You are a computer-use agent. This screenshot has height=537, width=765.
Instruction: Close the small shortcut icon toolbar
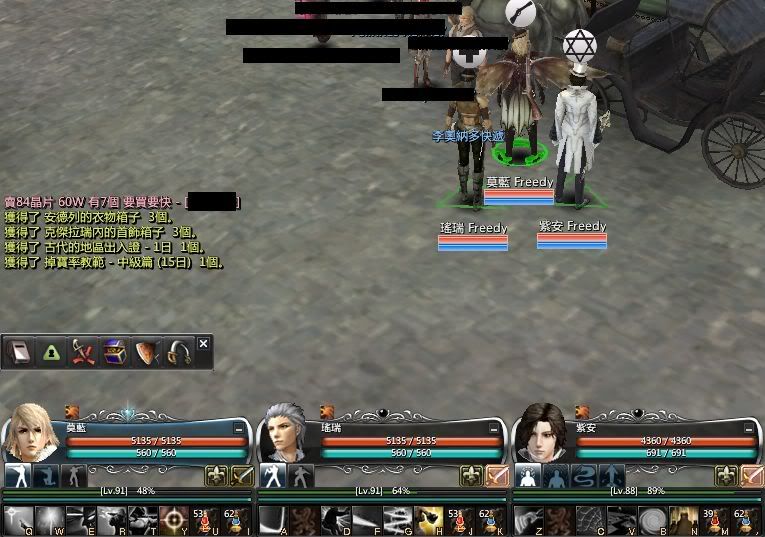tap(204, 344)
